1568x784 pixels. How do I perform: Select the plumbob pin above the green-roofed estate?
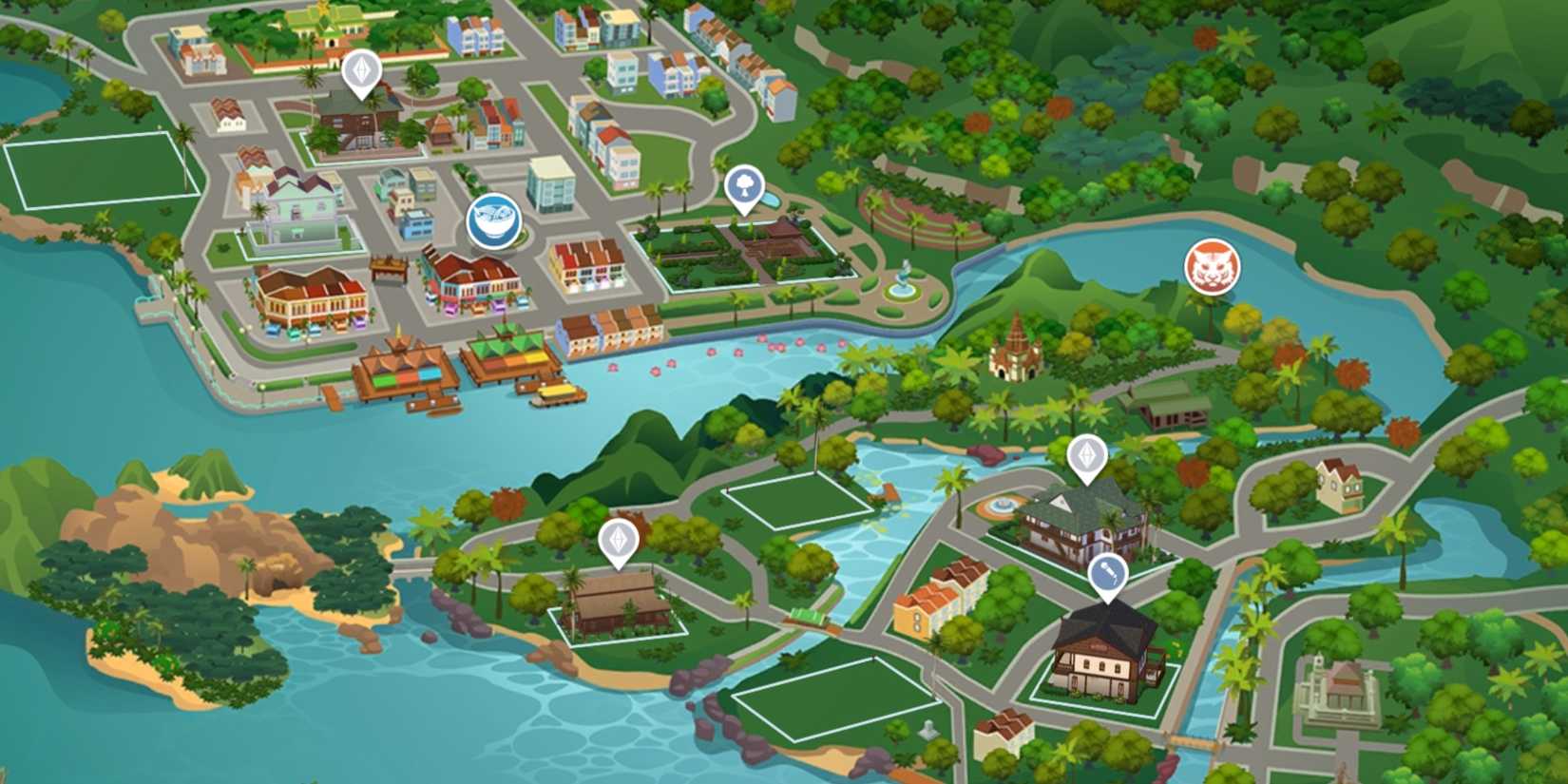1089,454
